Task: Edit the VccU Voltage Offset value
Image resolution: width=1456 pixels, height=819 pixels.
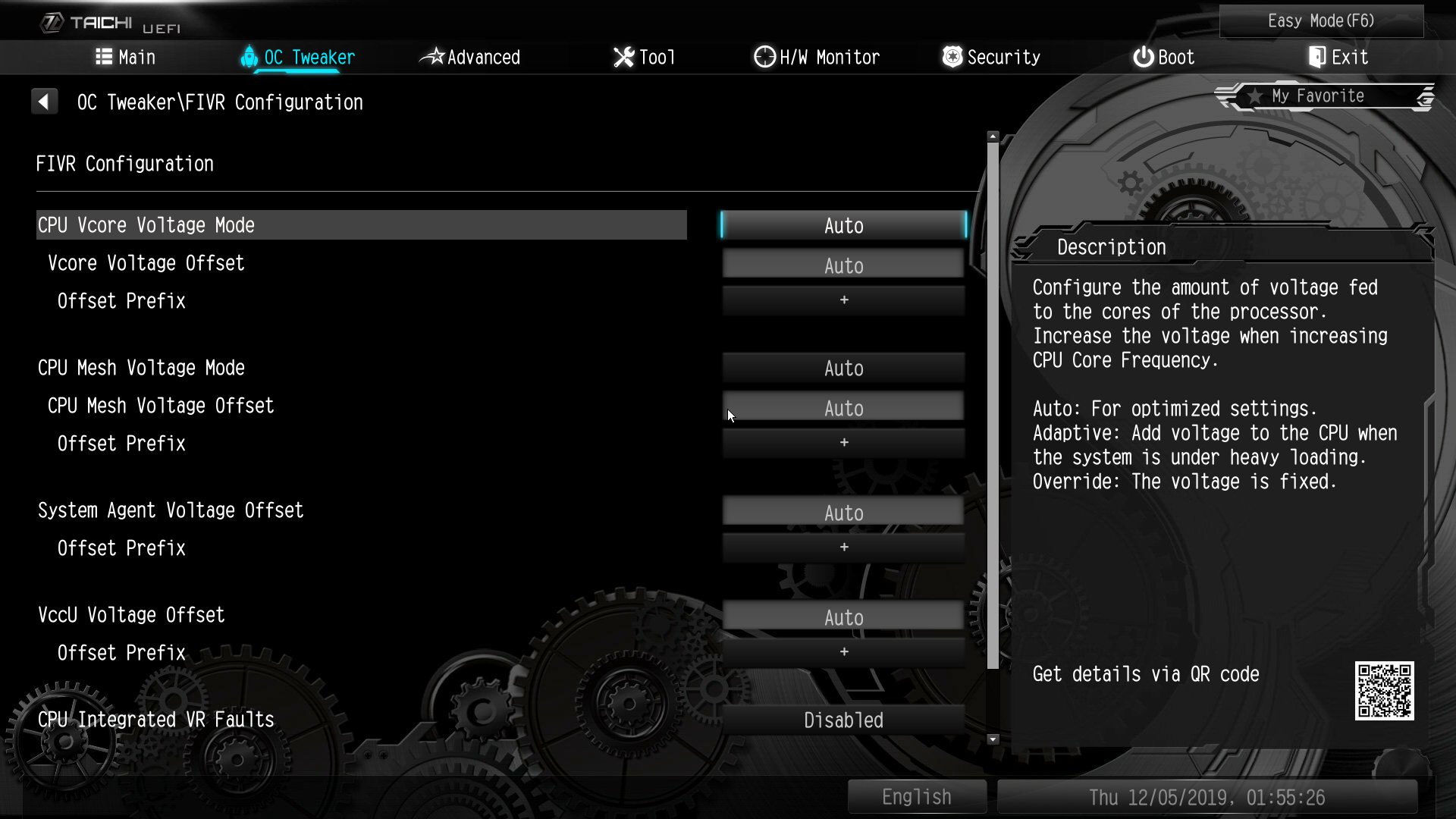Action: click(843, 617)
